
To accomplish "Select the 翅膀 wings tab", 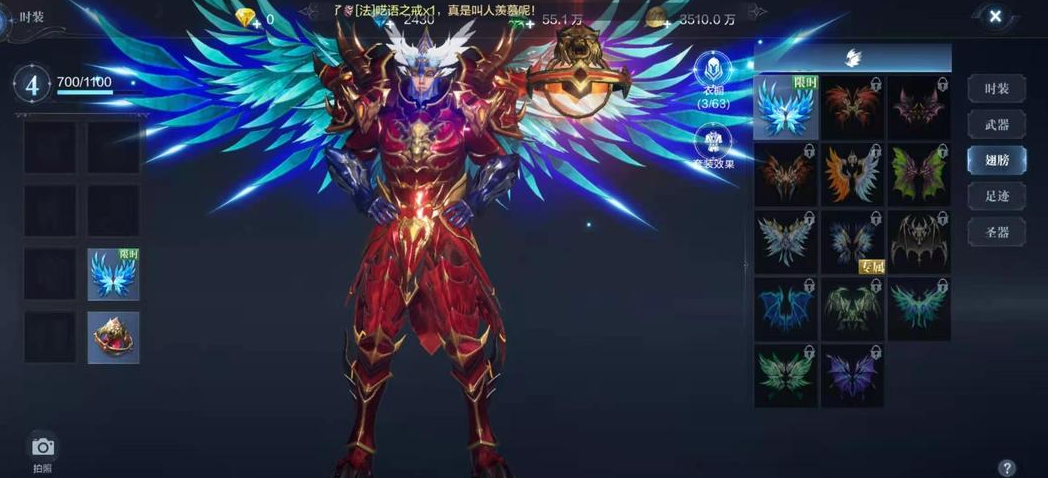I will click(996, 160).
